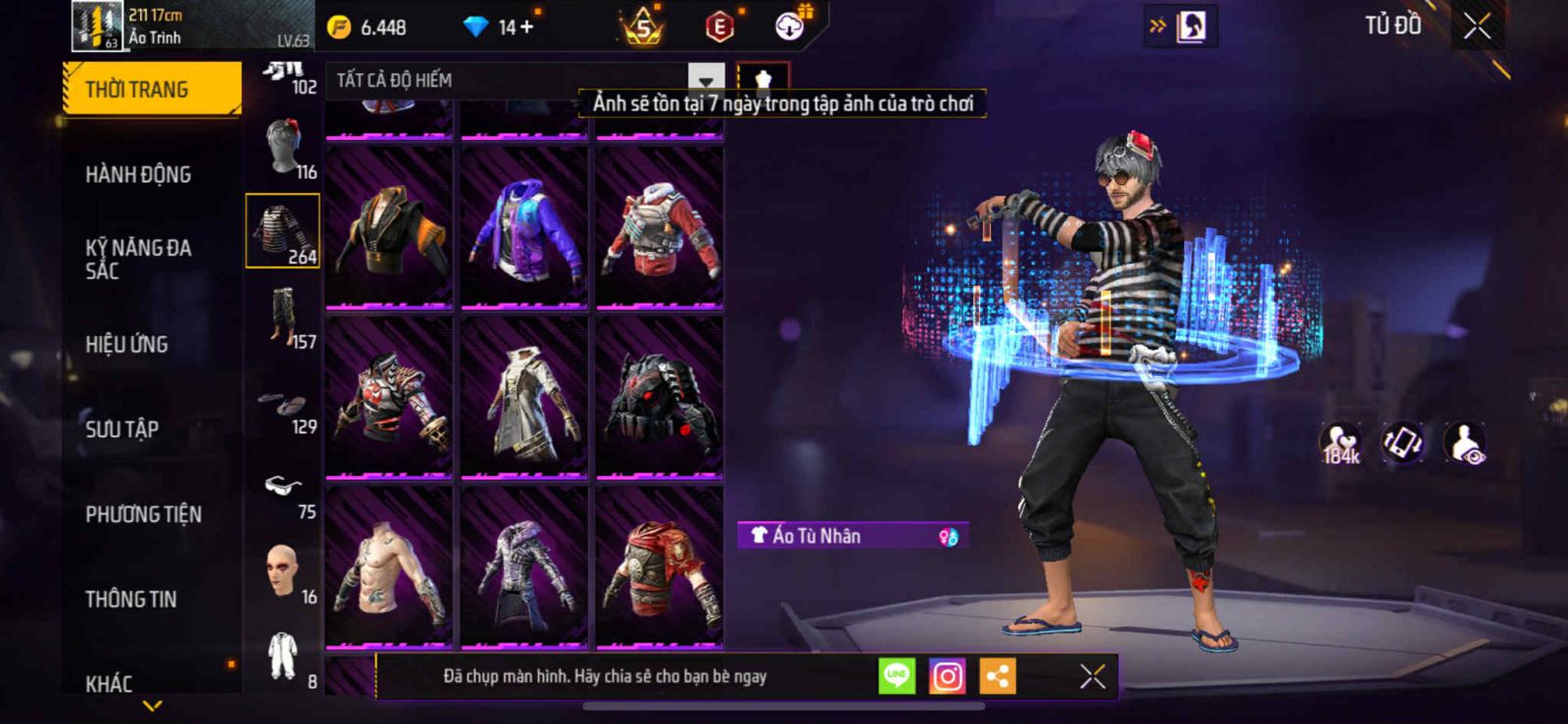Switch to the HÀNH ĐỘNG tab
Viewport: 1568px width, 724px height.
[x=138, y=174]
